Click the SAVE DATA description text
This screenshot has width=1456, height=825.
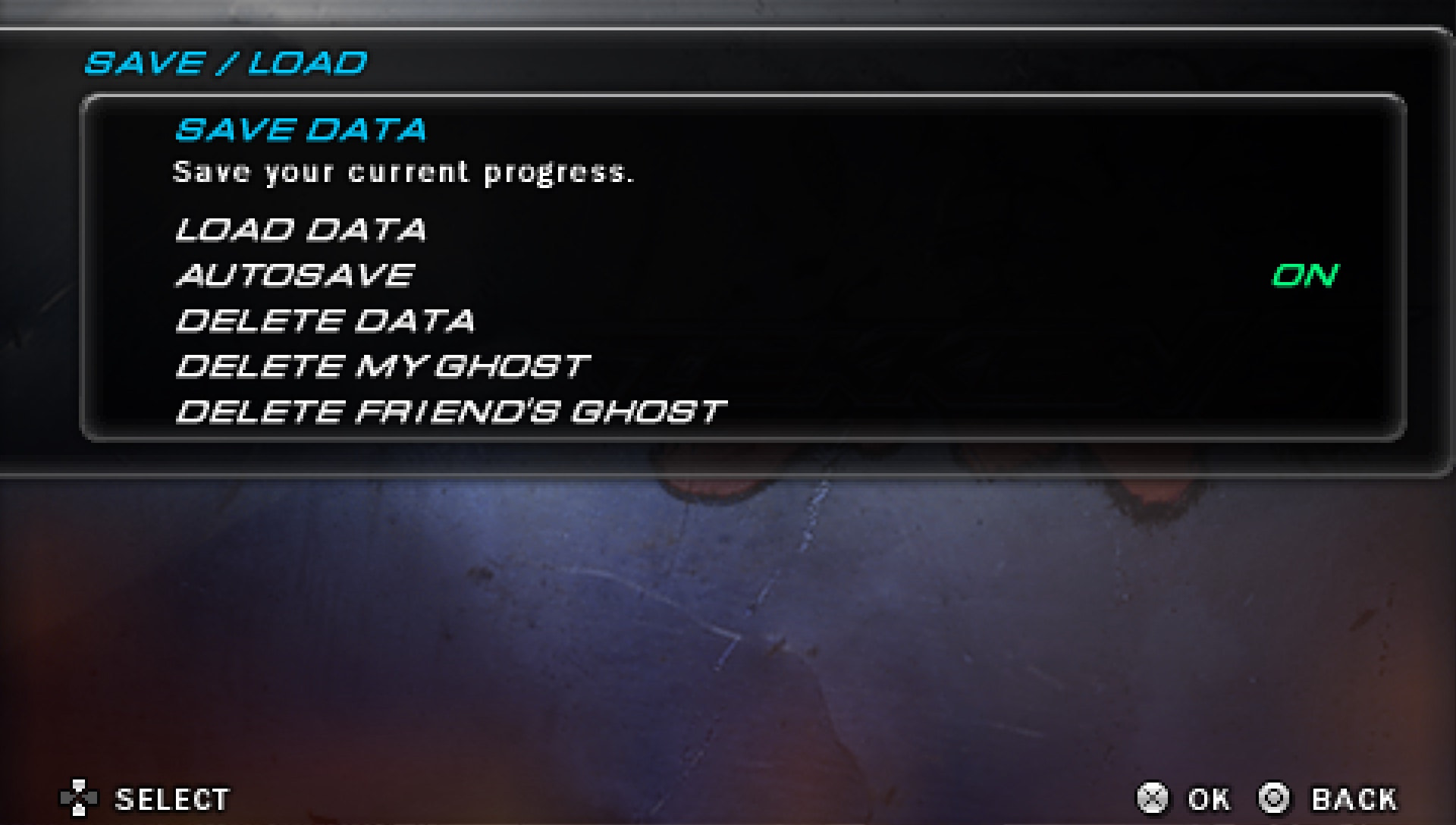406,171
